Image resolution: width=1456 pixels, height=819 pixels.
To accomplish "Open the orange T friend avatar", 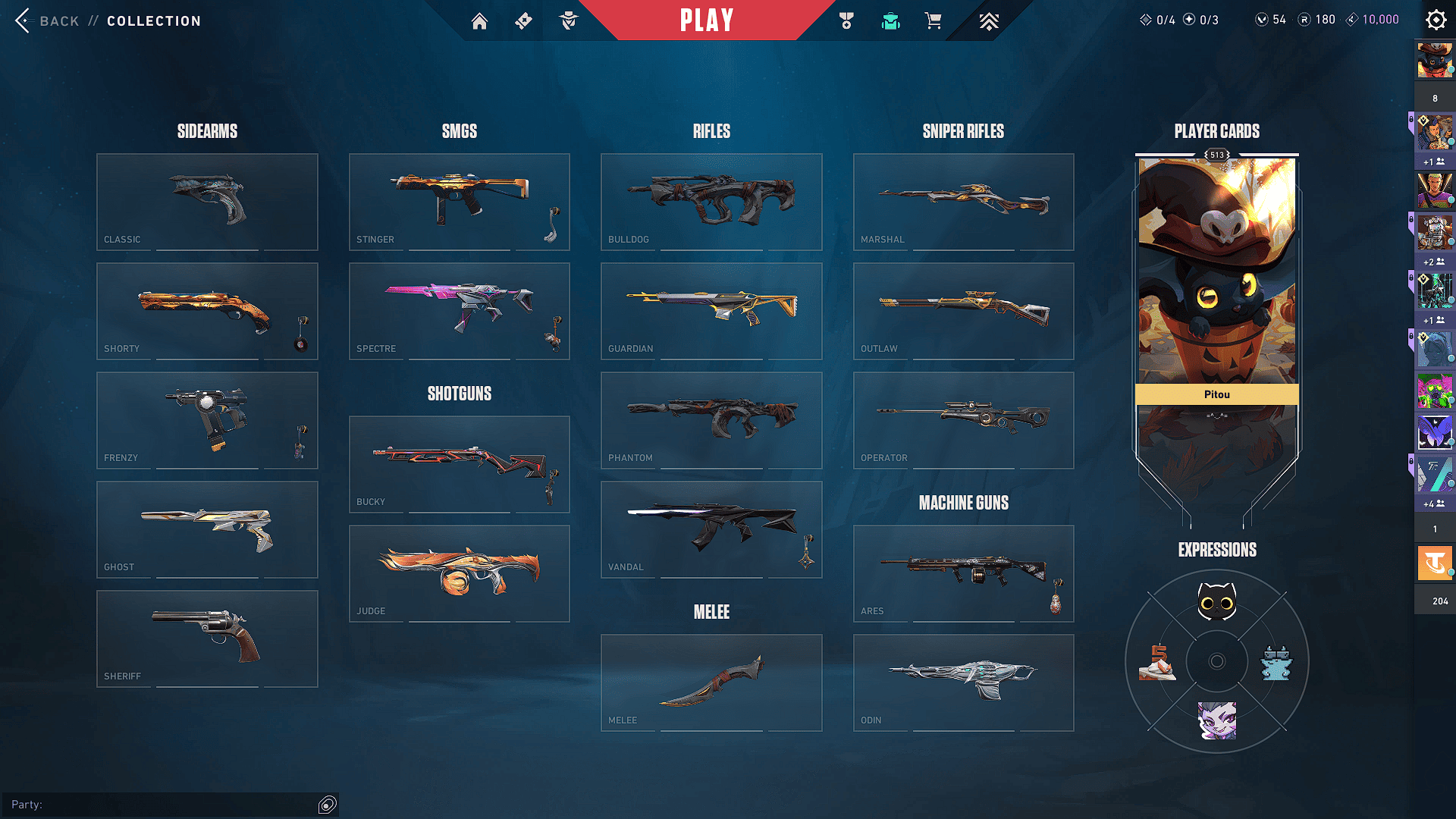I will pyautogui.click(x=1434, y=563).
